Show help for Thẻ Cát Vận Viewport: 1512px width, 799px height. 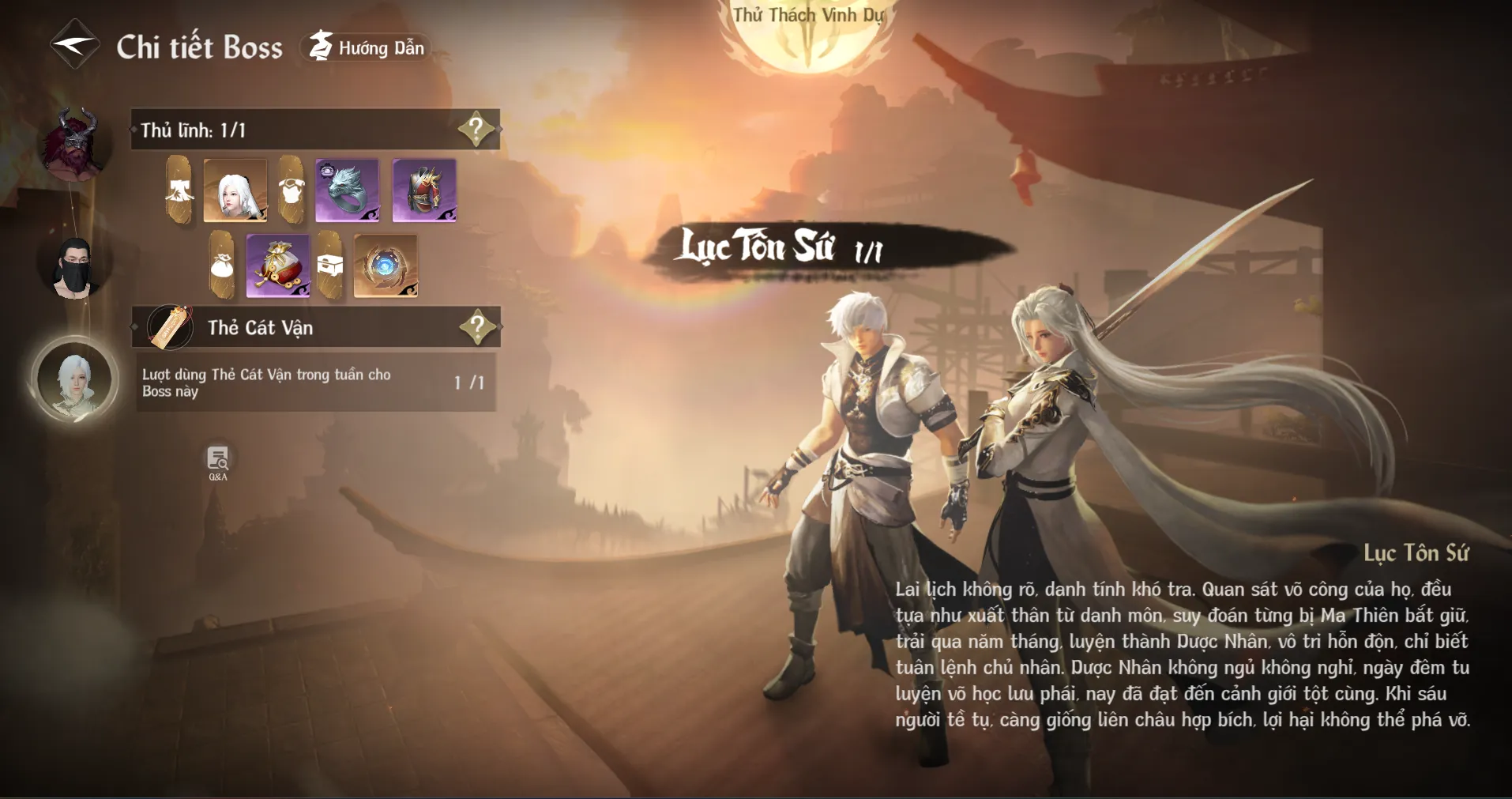477,326
